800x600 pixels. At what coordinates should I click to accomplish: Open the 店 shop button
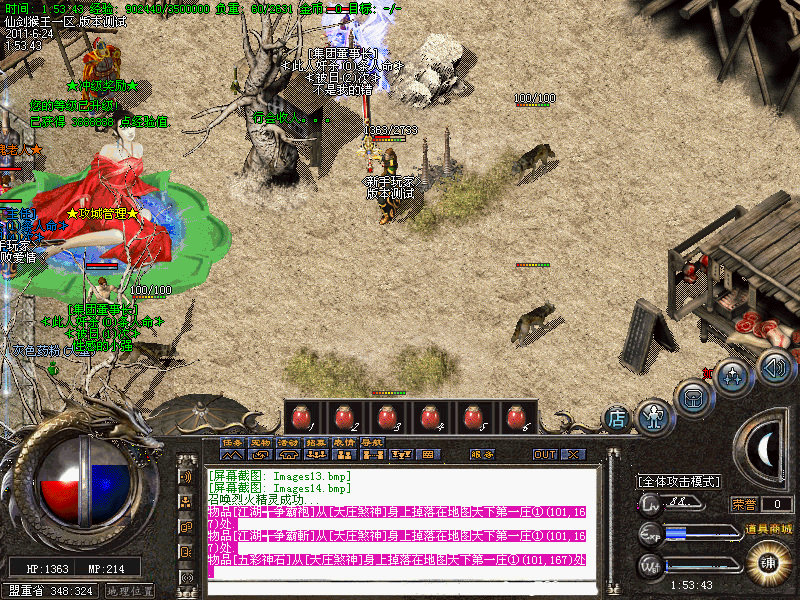coord(617,418)
